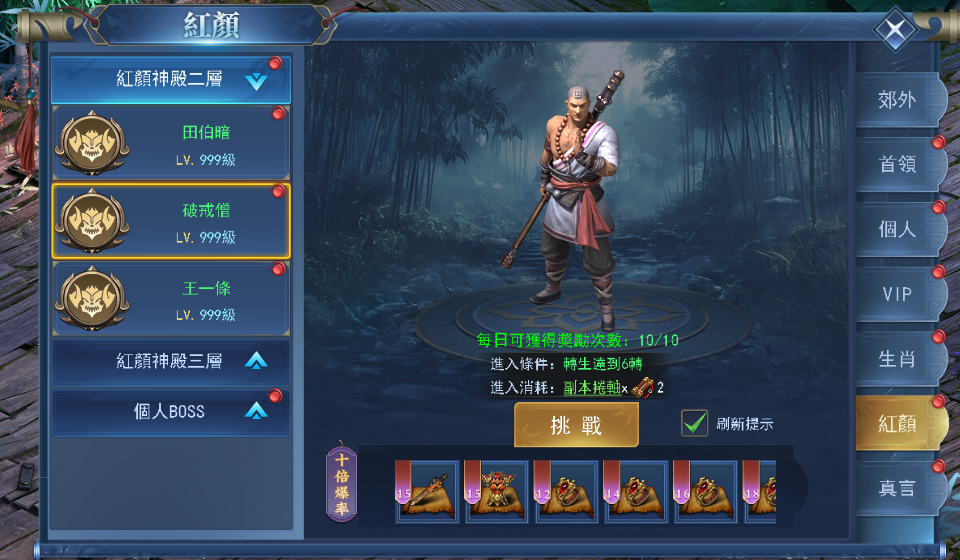Choose boss 王一條 in the list
This screenshot has height=560, width=960.
pos(171,298)
